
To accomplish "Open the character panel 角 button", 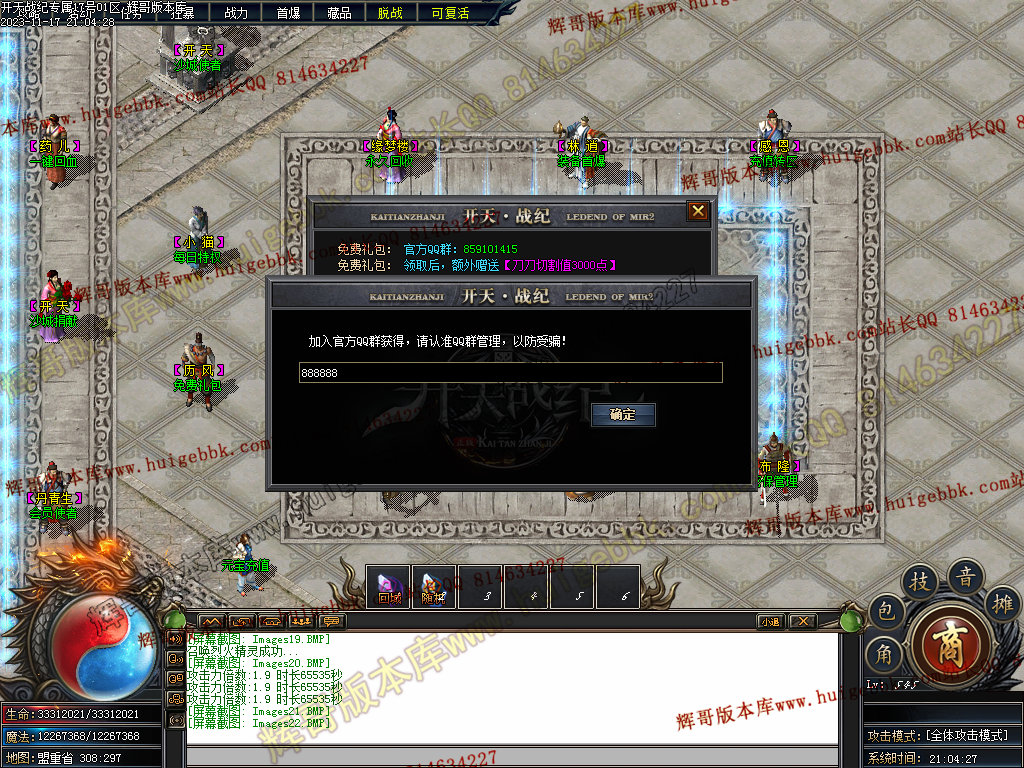I will pos(884,655).
